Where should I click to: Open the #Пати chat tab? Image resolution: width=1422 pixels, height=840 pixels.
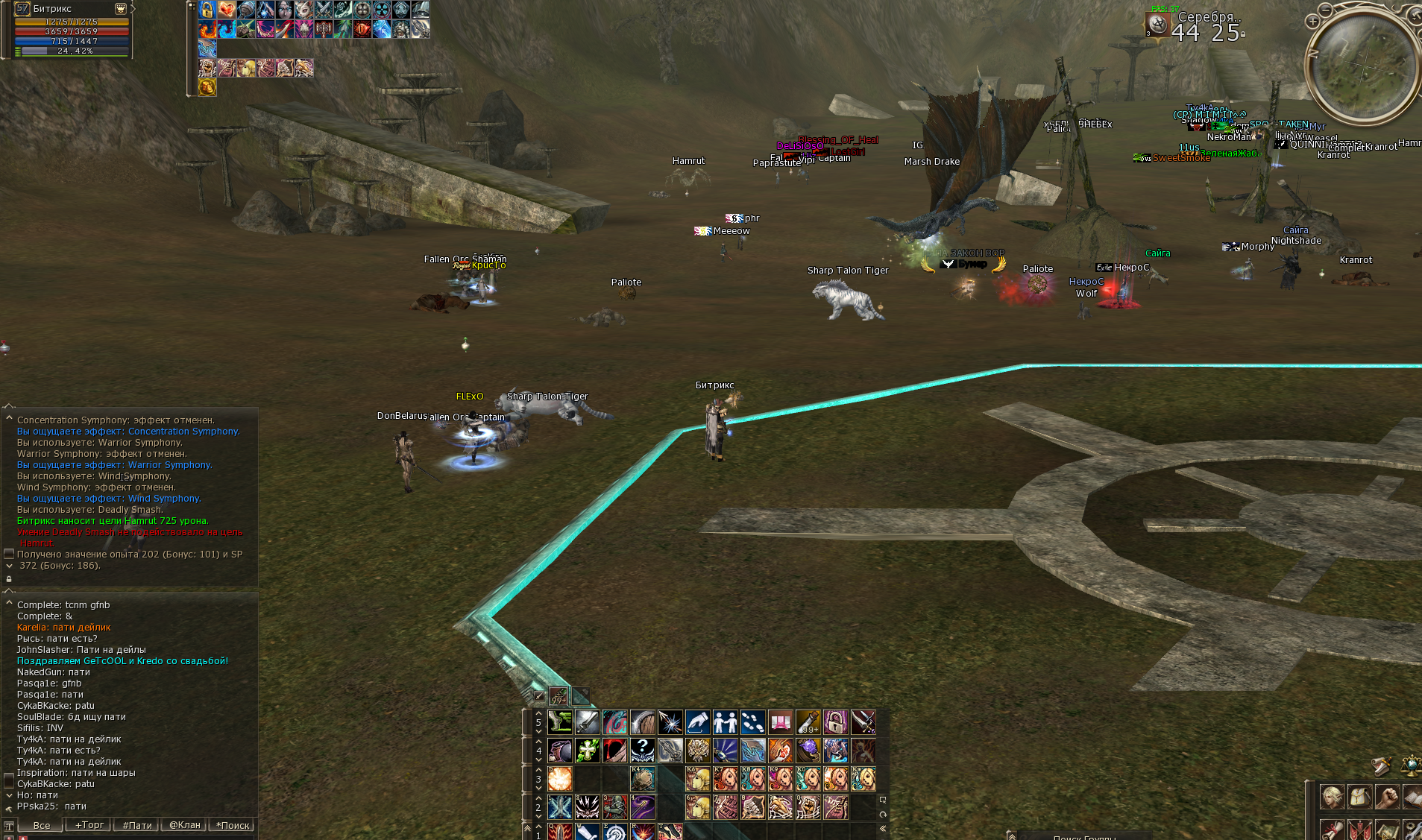137,825
